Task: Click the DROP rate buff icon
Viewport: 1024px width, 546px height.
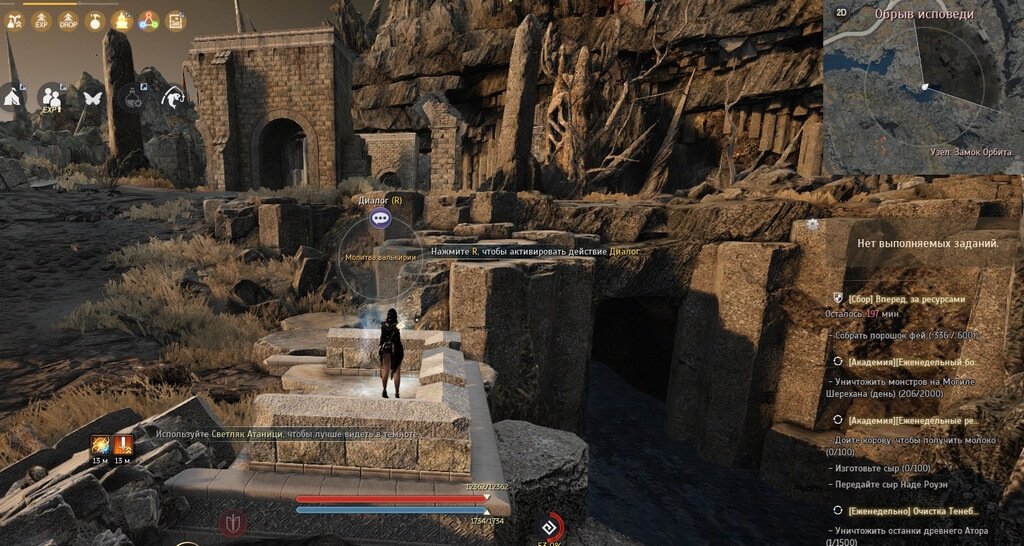Action: tap(68, 20)
